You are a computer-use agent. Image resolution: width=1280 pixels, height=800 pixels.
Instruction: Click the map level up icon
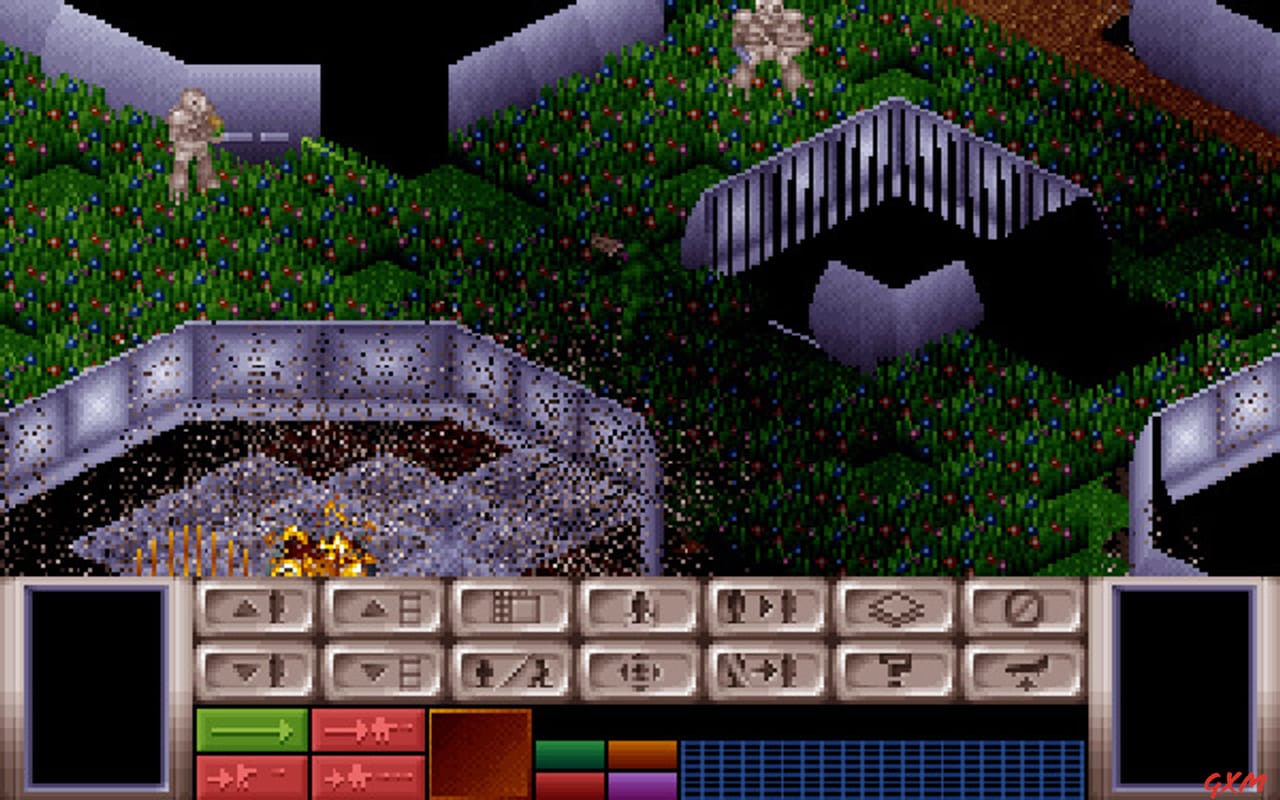coord(380,608)
